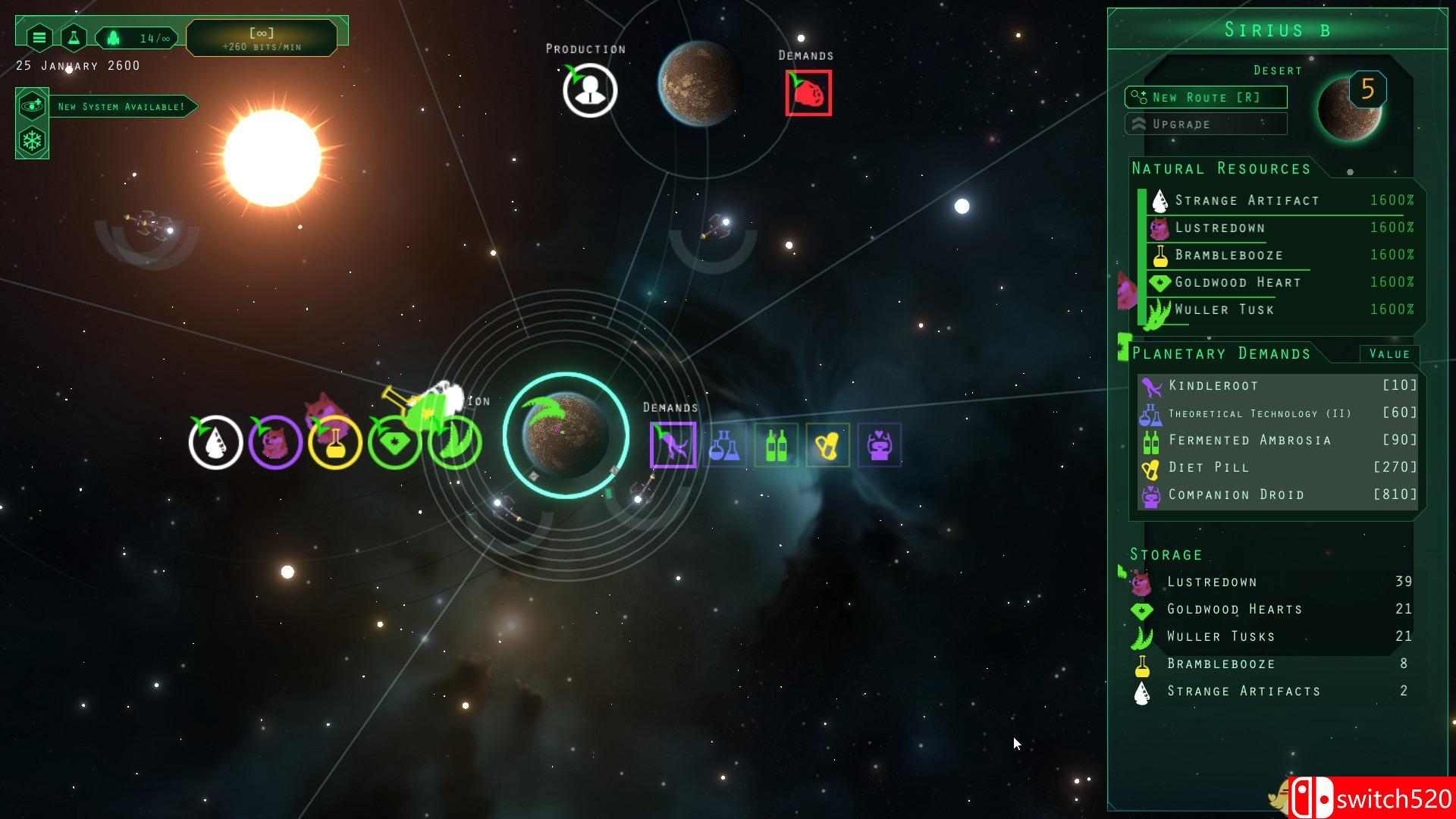Select the Strange Artifact production circle
This screenshot has height=819, width=1456.
[215, 443]
